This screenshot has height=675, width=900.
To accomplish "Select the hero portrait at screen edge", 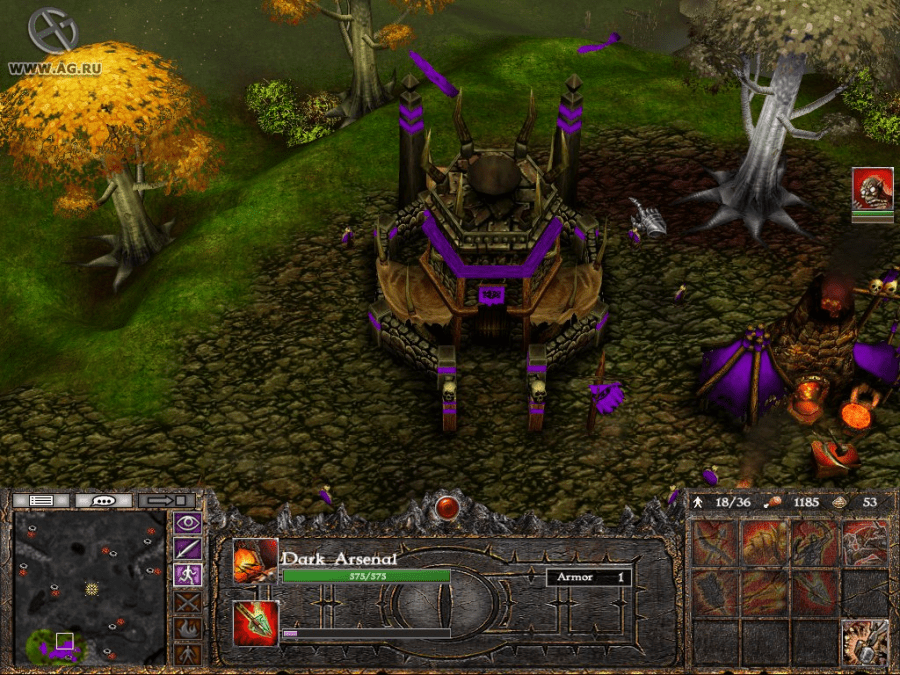I will click(872, 190).
